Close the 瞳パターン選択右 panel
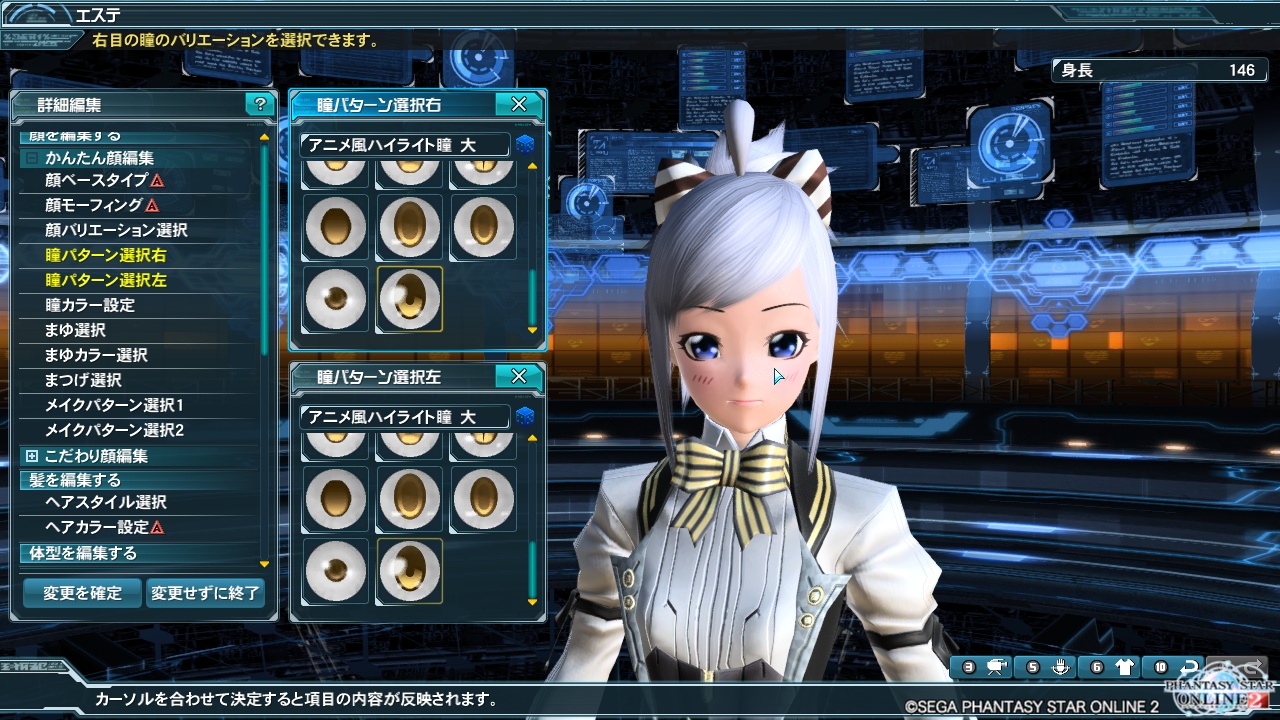The image size is (1280, 720). (518, 104)
